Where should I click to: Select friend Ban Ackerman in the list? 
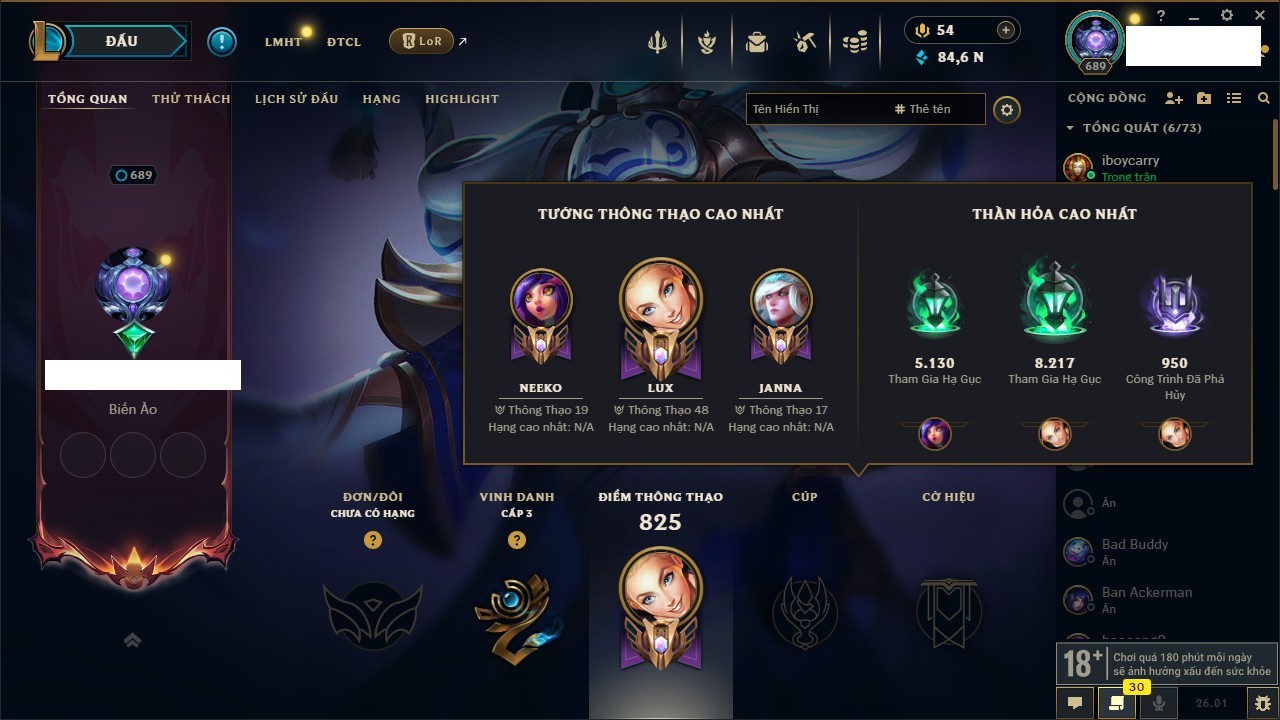click(x=1146, y=592)
